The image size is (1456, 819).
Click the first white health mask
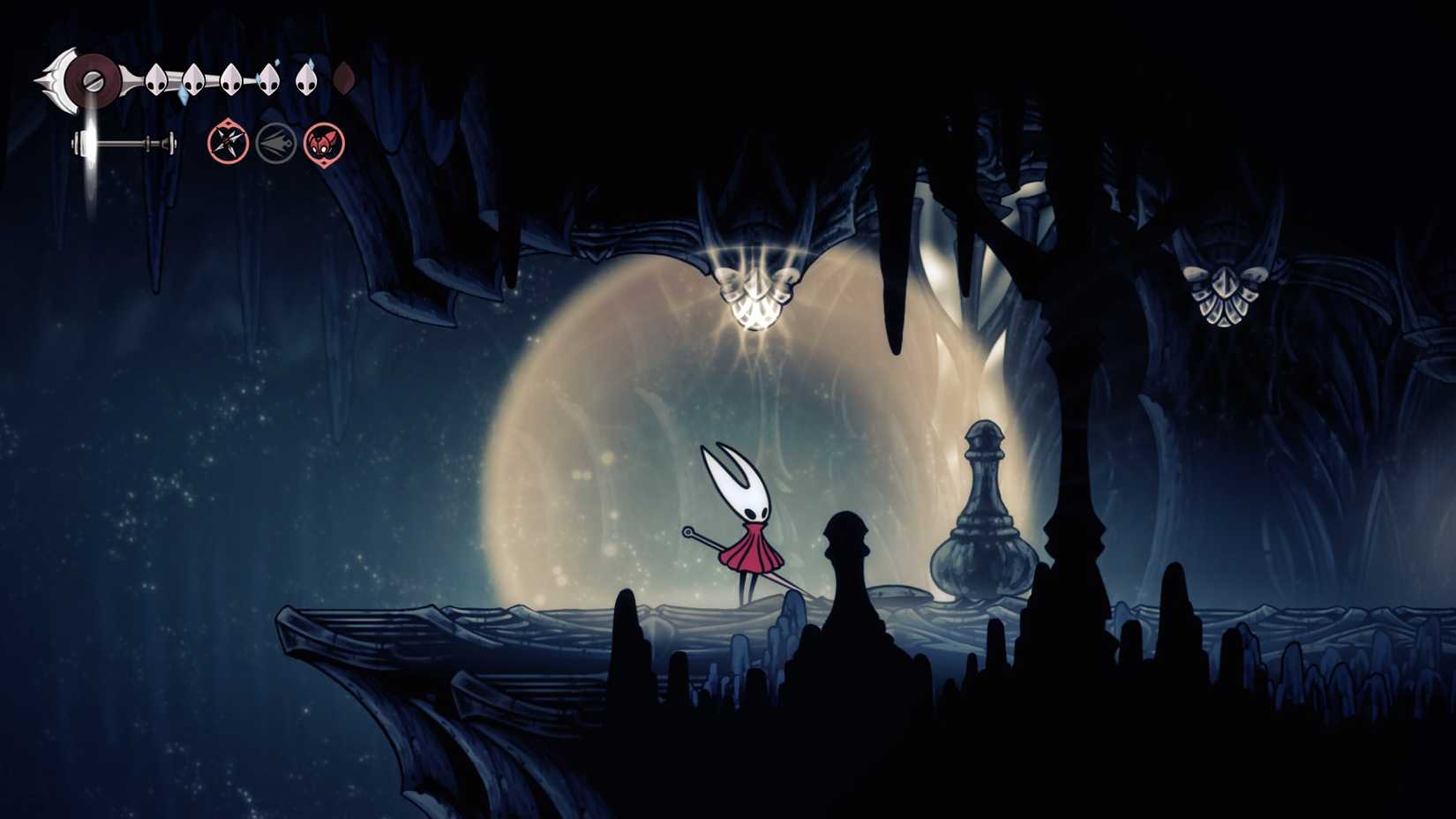pyautogui.click(x=154, y=79)
